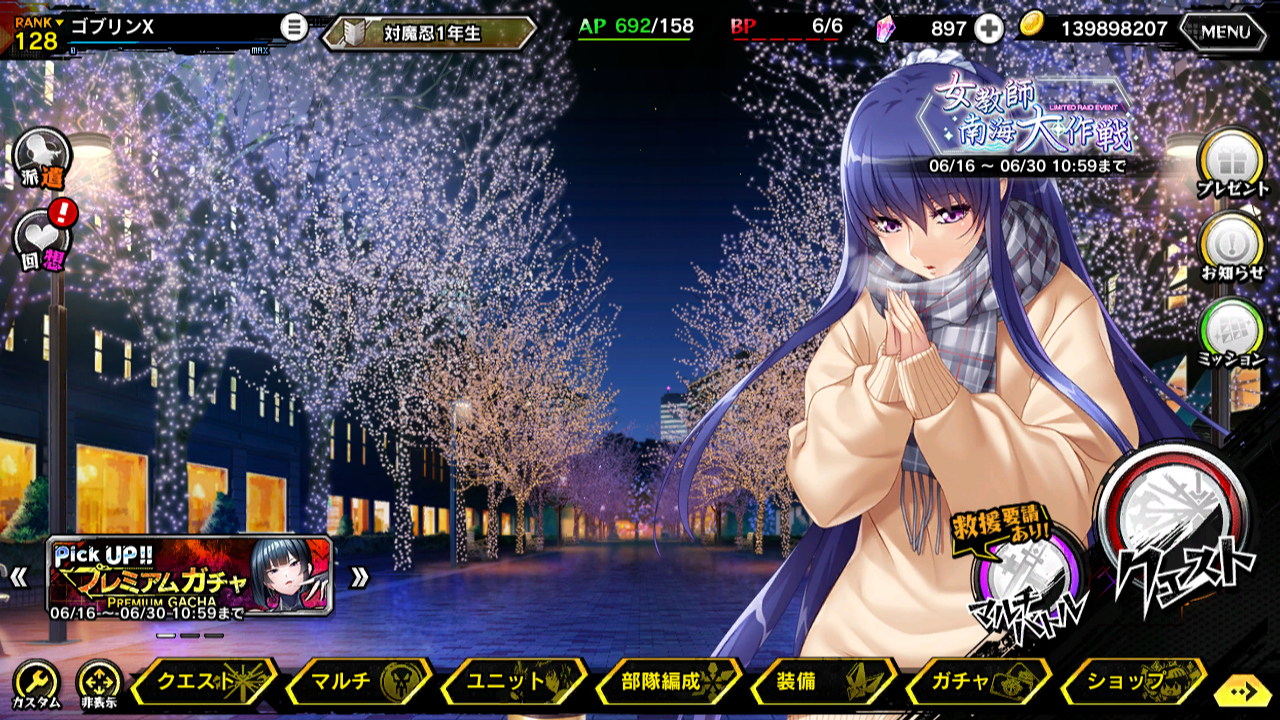Add more gems with the plus button
The width and height of the screenshot is (1280, 720).
(x=988, y=29)
